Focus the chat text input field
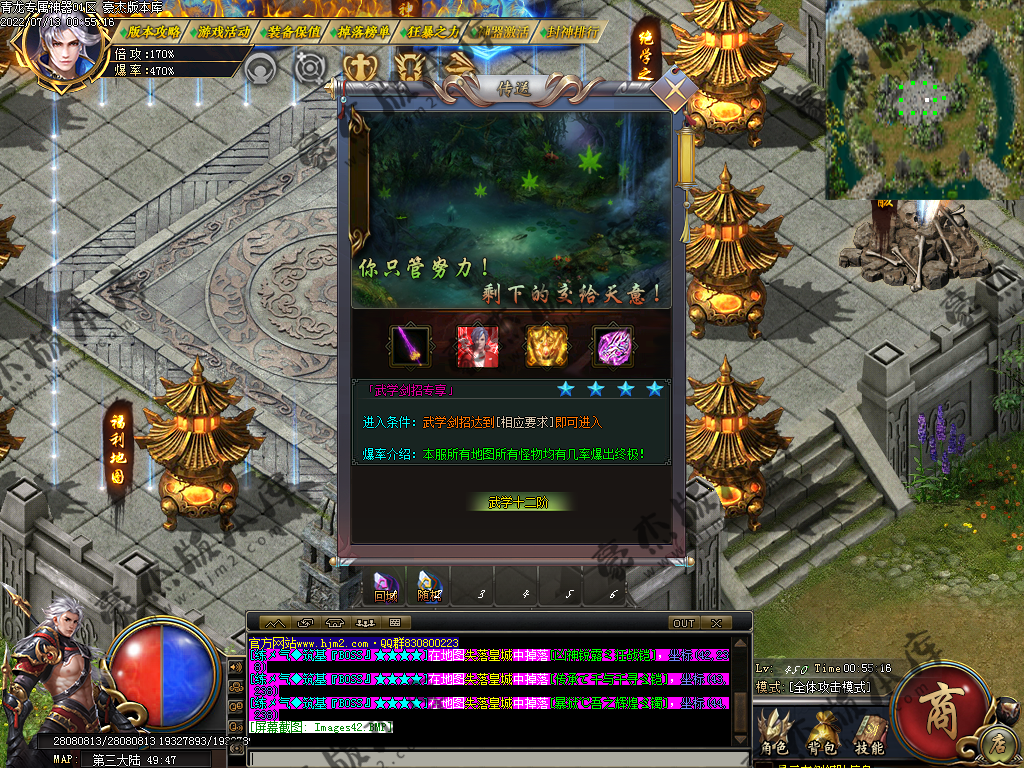Image resolution: width=1024 pixels, height=768 pixels. click(490, 758)
